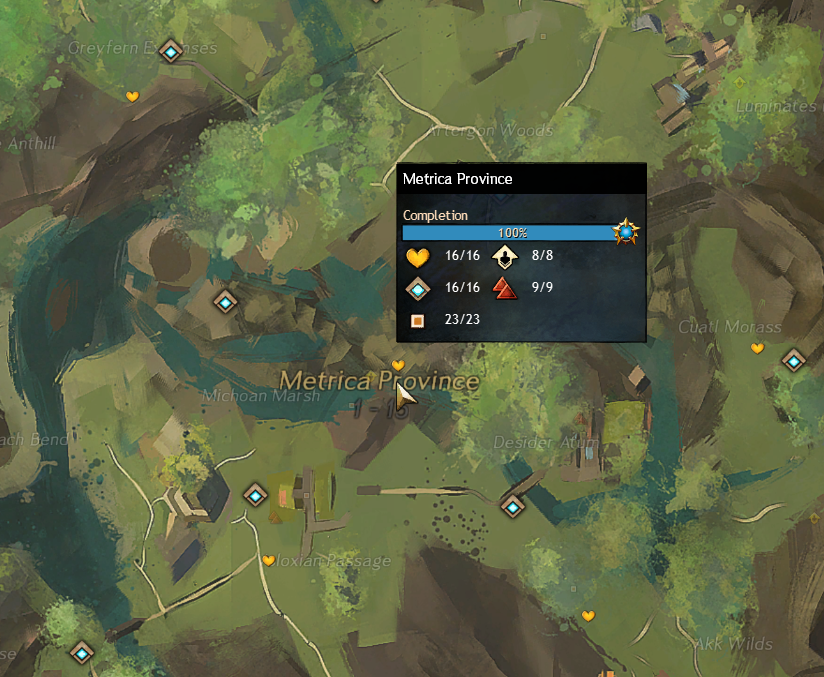Screen dimensions: 824x677
Task: Select the heart beside Cuatl Morass label
Action: [757, 348]
